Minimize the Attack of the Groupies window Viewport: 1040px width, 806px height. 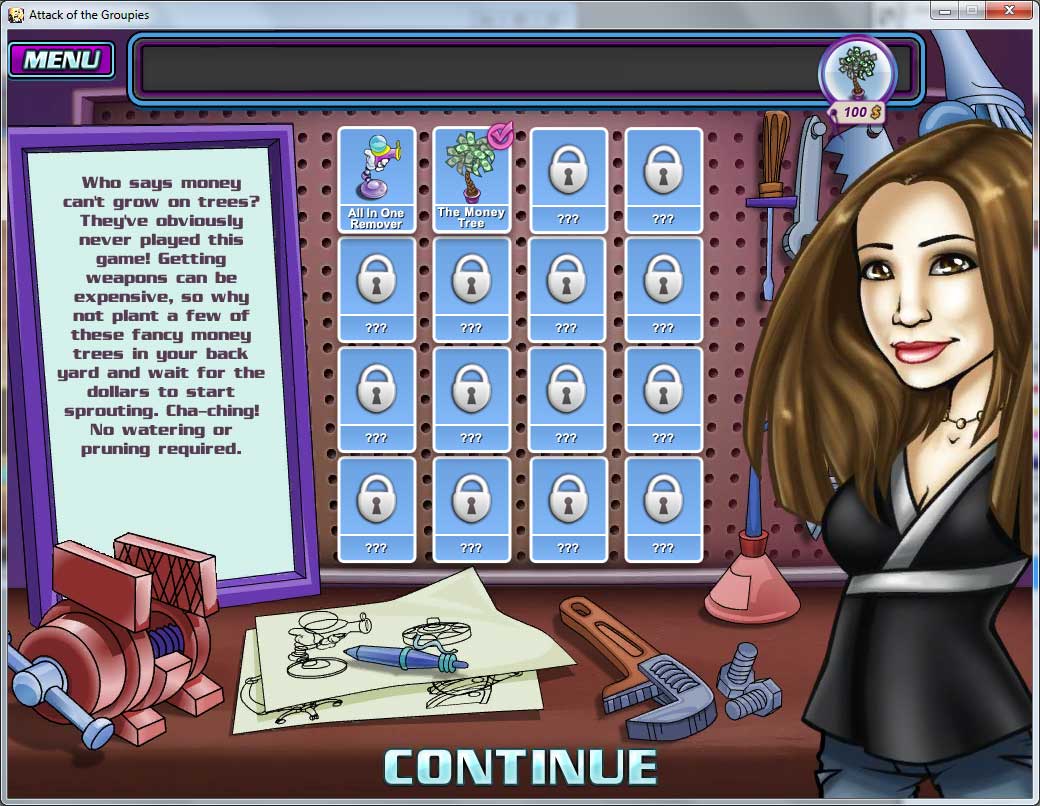point(945,10)
